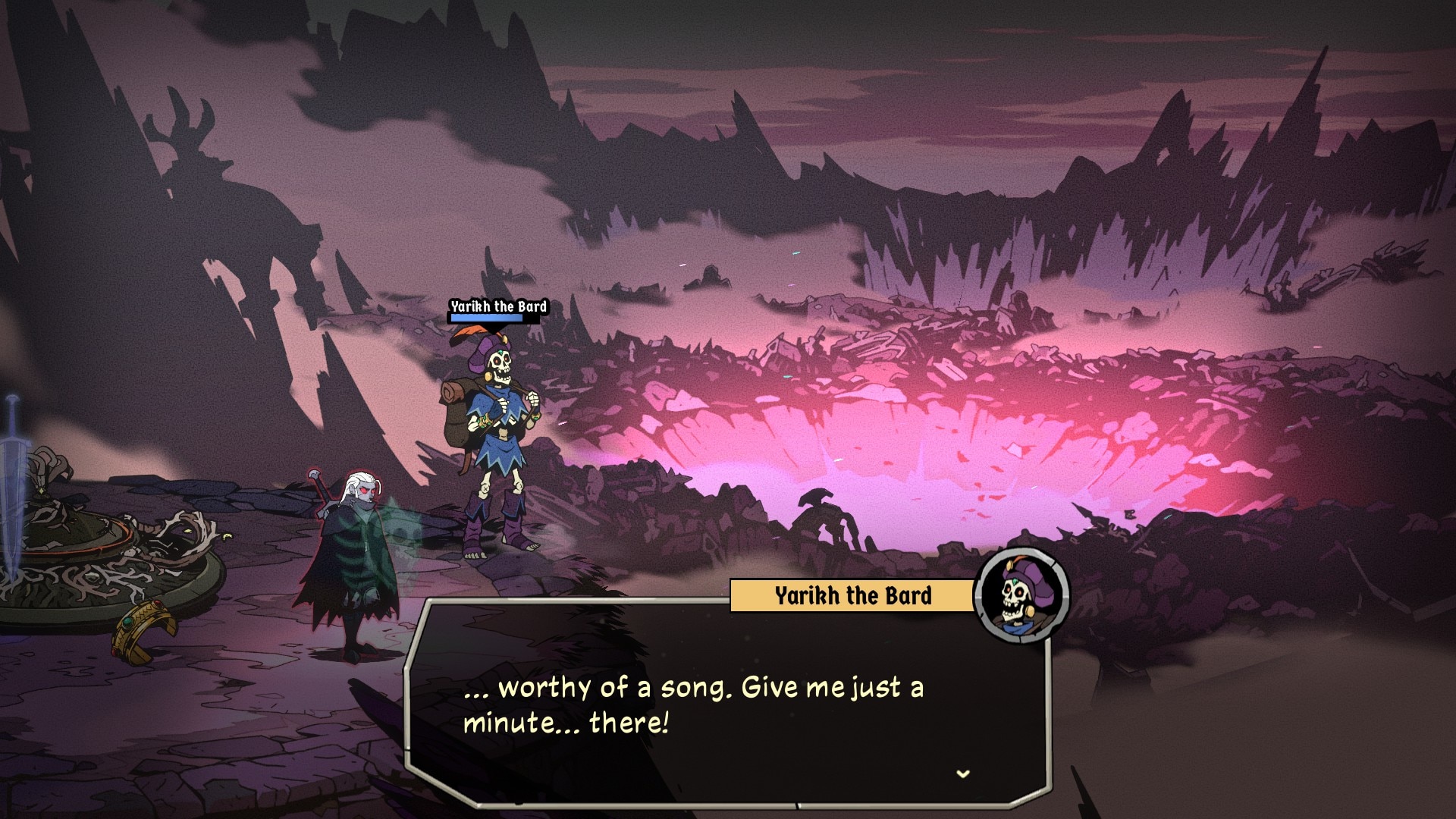The image size is (1456, 819).
Task: Advance dialogue with the down-arrow indicator
Action: pos(963,774)
